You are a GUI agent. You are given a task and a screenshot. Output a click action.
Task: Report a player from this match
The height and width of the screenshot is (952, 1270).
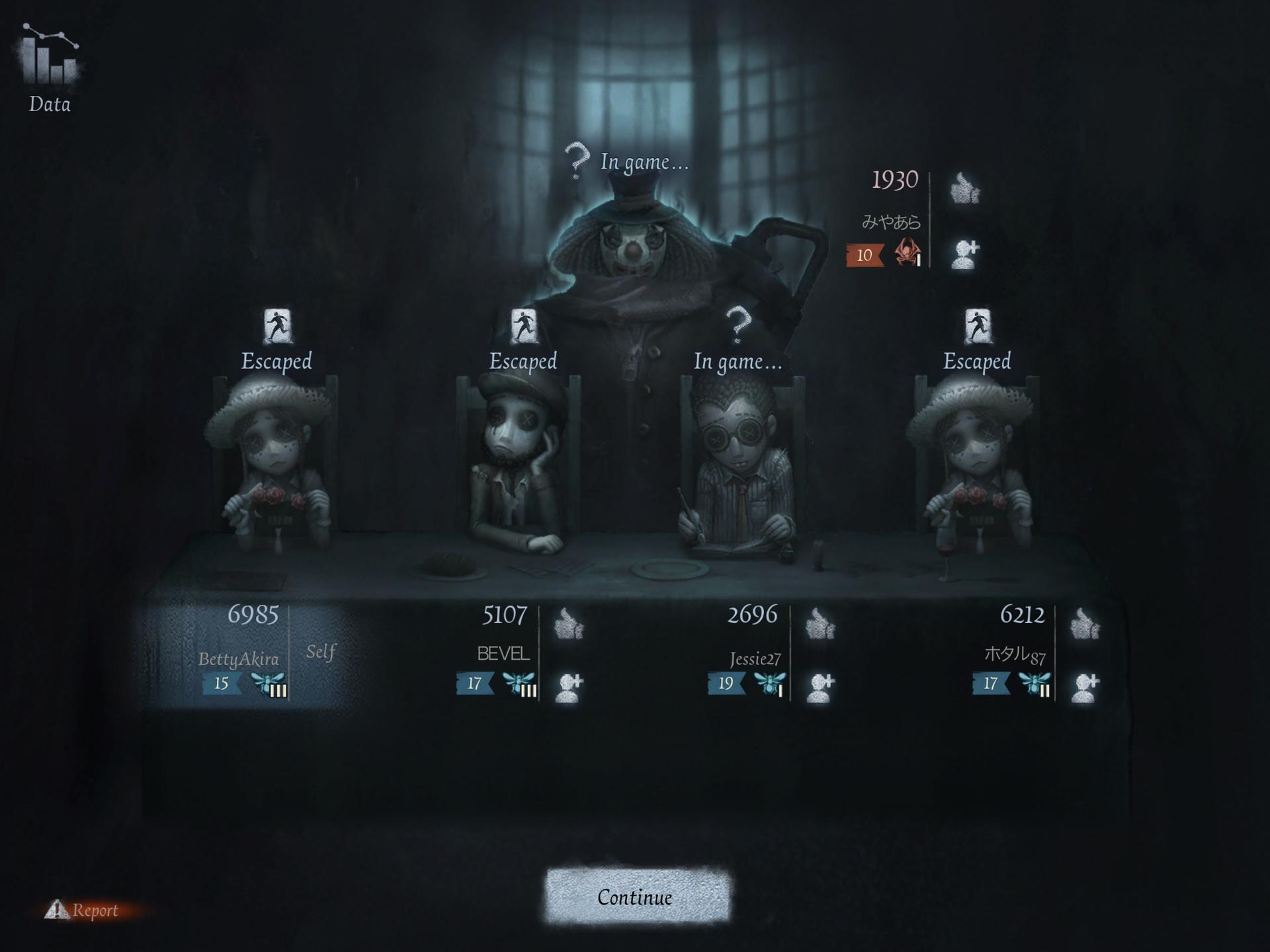(x=83, y=910)
